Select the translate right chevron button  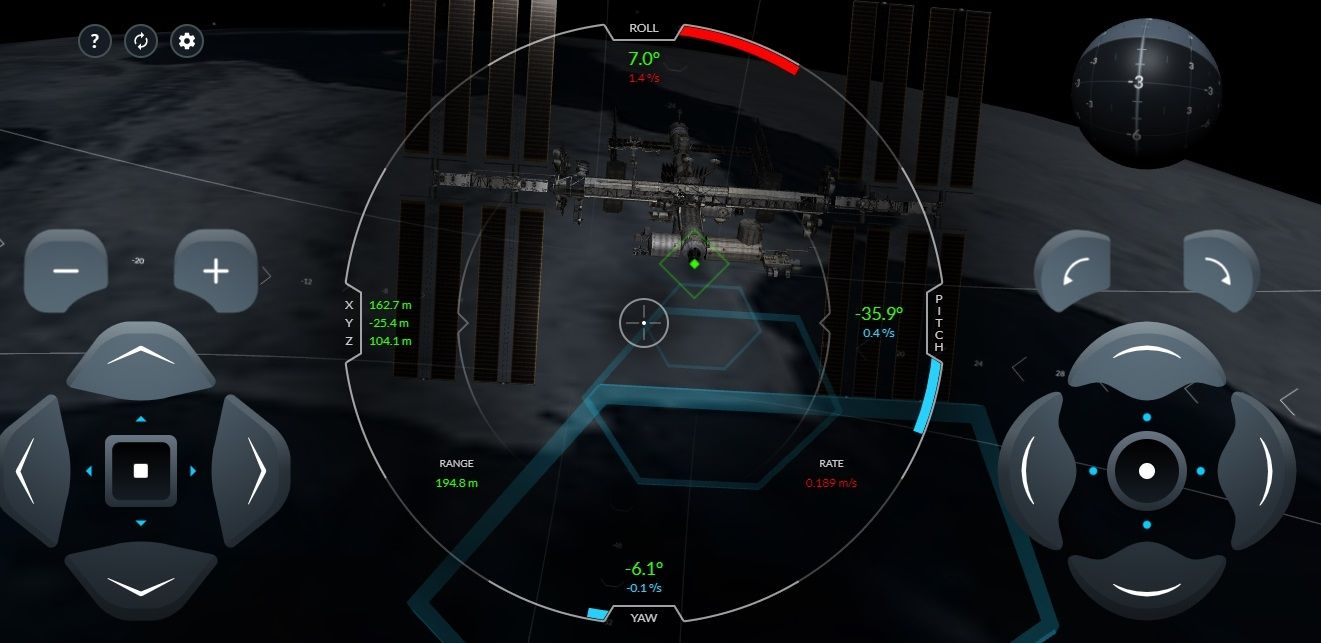click(x=252, y=470)
